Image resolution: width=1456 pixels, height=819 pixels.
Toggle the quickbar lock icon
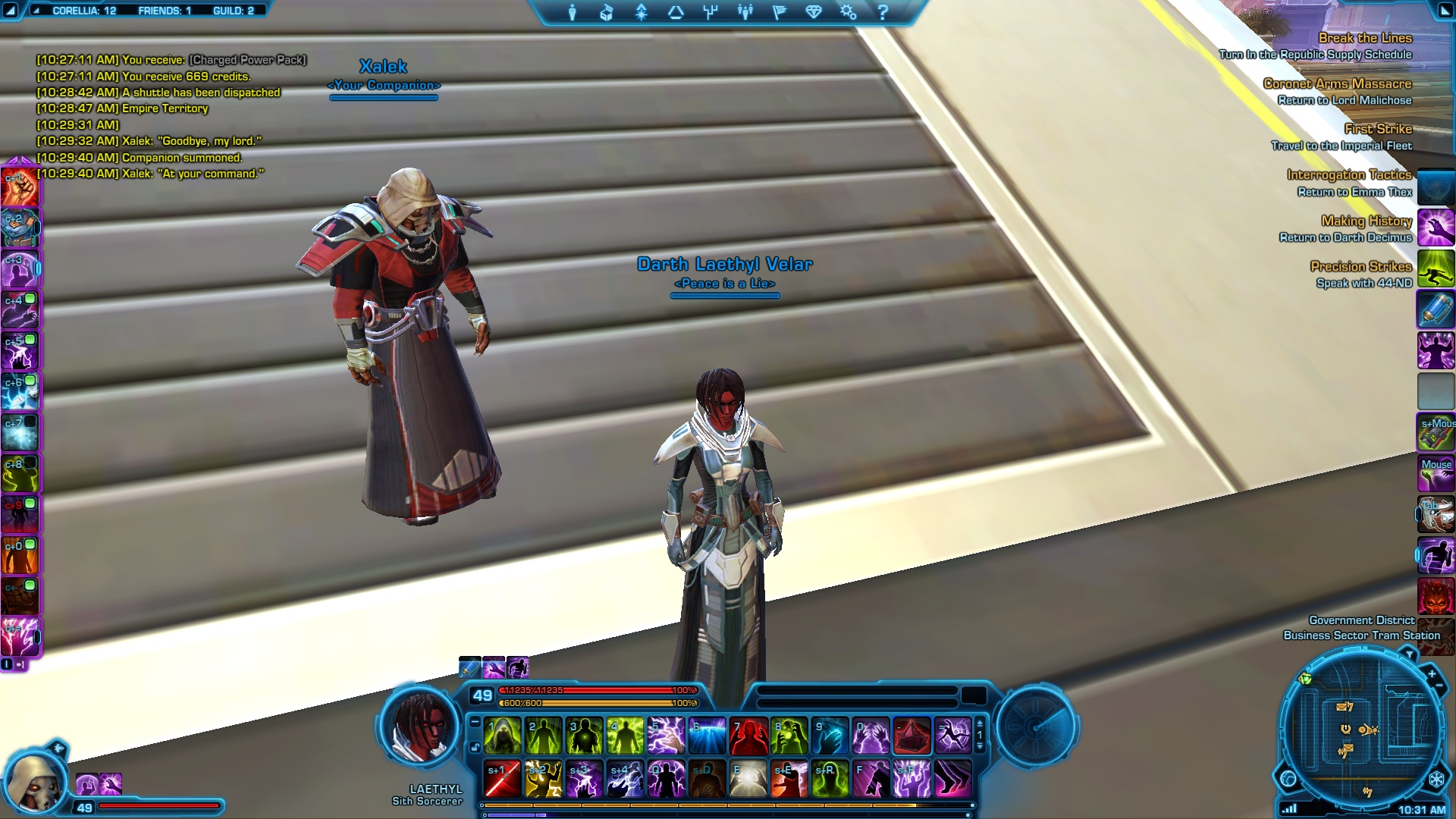click(475, 748)
